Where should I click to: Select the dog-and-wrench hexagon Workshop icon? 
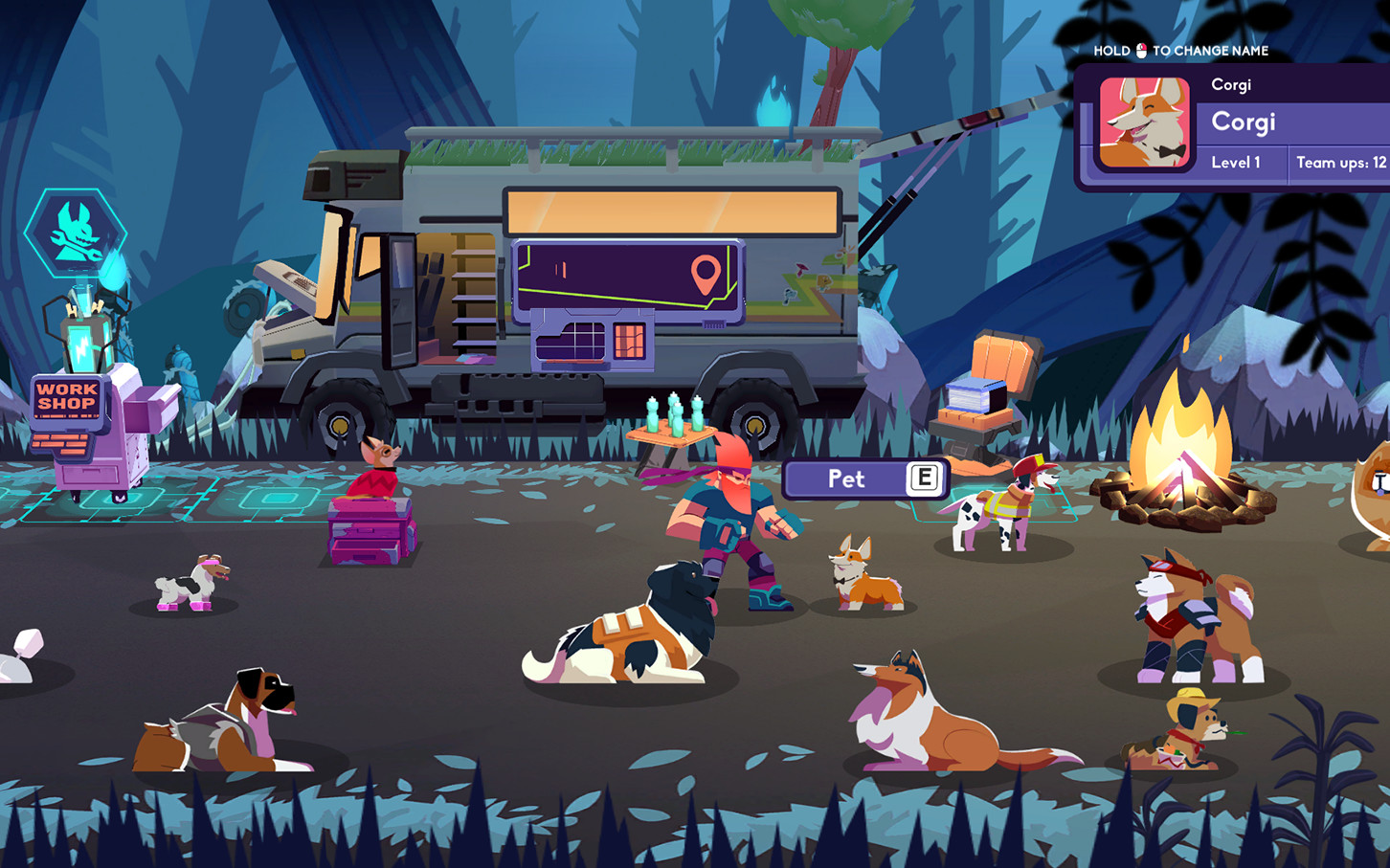[75, 233]
